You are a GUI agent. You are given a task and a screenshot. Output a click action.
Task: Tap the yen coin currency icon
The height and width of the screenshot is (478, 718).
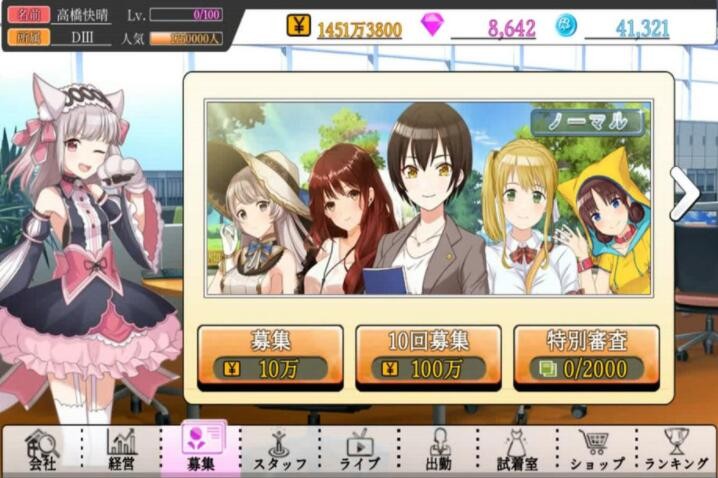click(298, 25)
